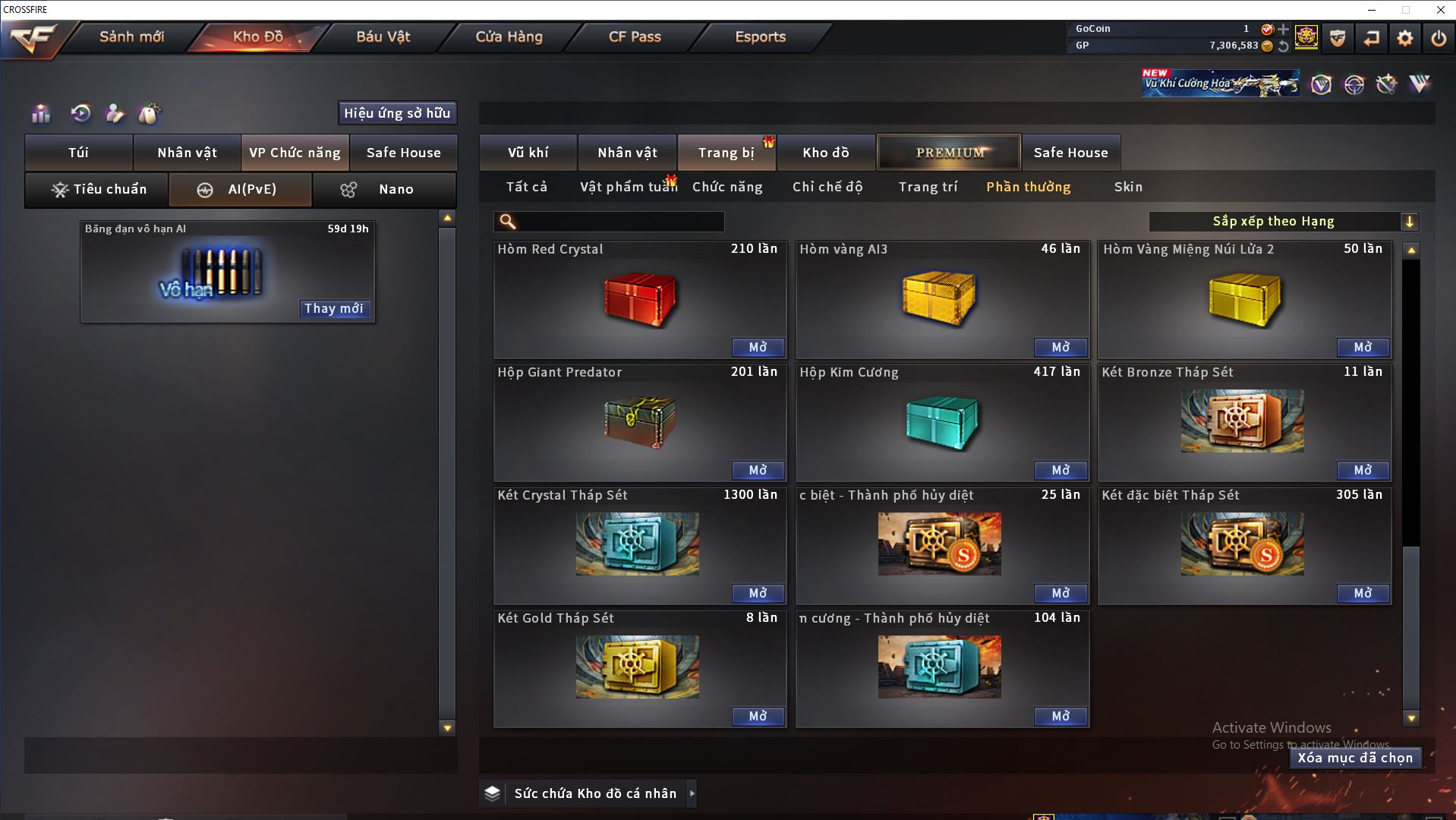
Task: Click the Hiệu ứng sở hữu button
Action: (x=397, y=113)
